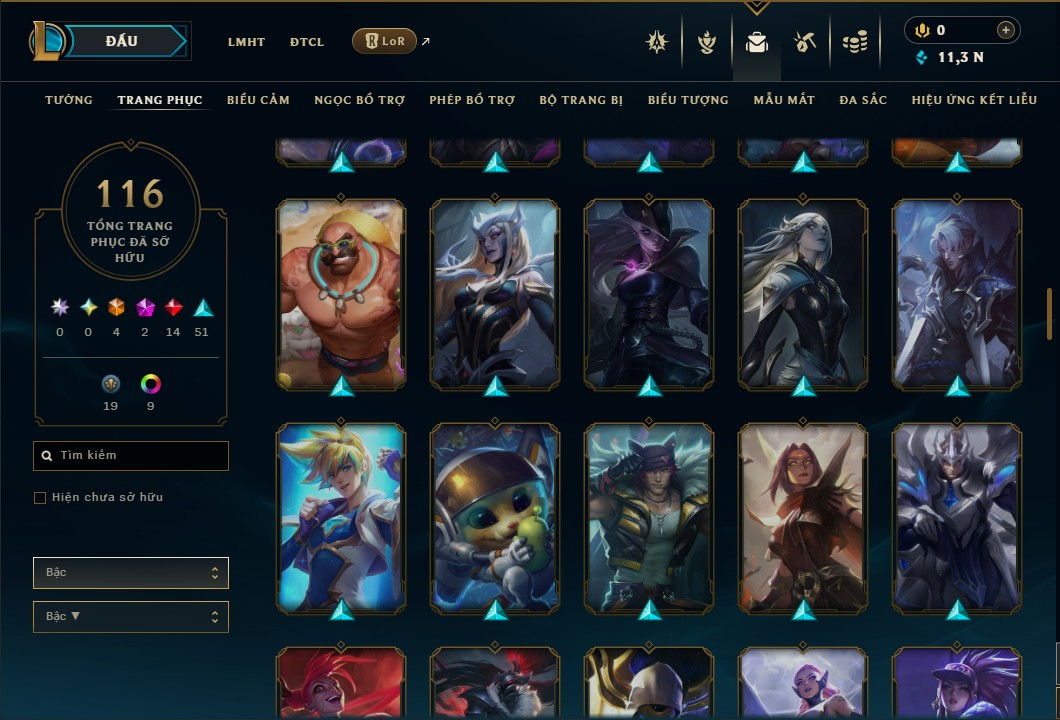The height and width of the screenshot is (720, 1060).
Task: Open the coin stack store icon
Action: coord(854,42)
